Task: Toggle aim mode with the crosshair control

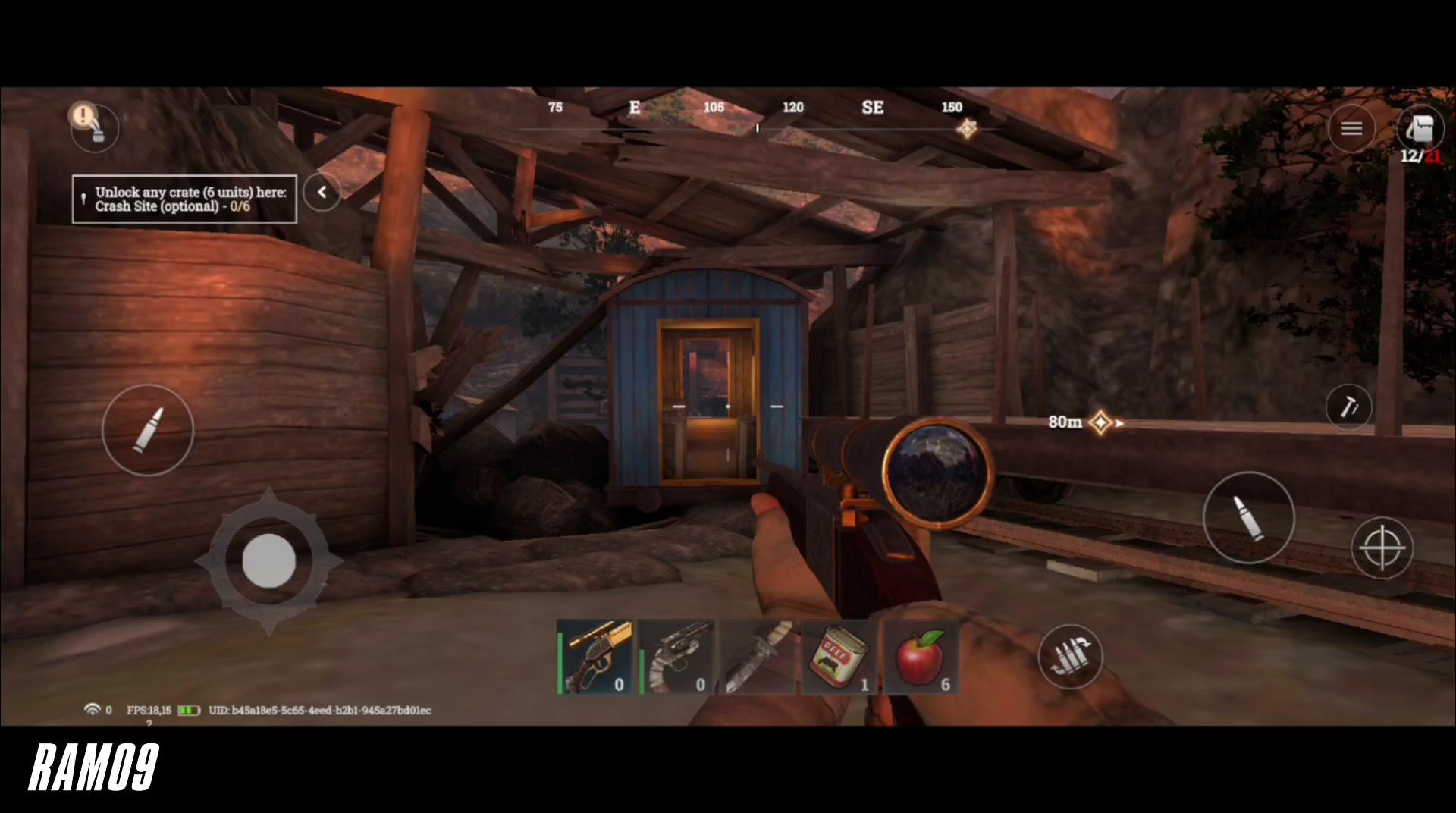Action: pyautogui.click(x=1383, y=548)
